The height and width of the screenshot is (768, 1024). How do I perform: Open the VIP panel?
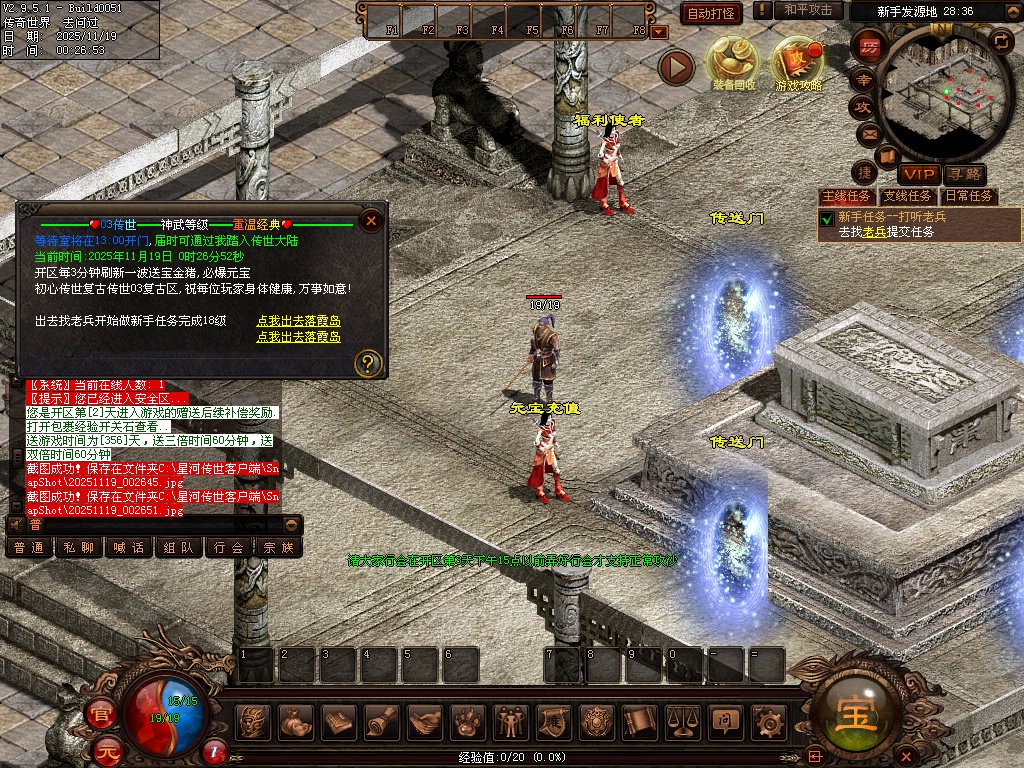(x=916, y=174)
